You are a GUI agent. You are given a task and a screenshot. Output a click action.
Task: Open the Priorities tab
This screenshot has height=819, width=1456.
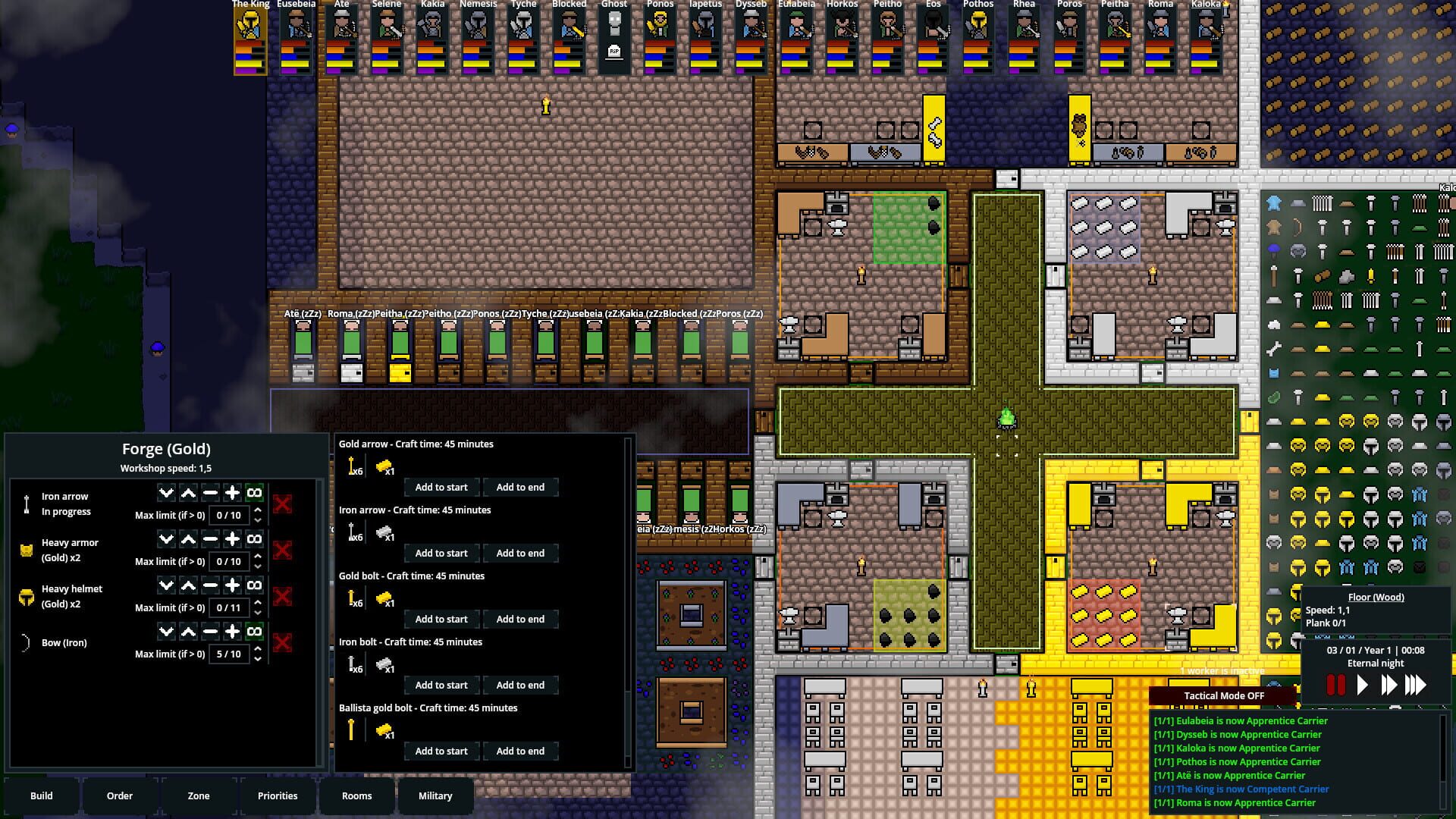pyautogui.click(x=278, y=795)
